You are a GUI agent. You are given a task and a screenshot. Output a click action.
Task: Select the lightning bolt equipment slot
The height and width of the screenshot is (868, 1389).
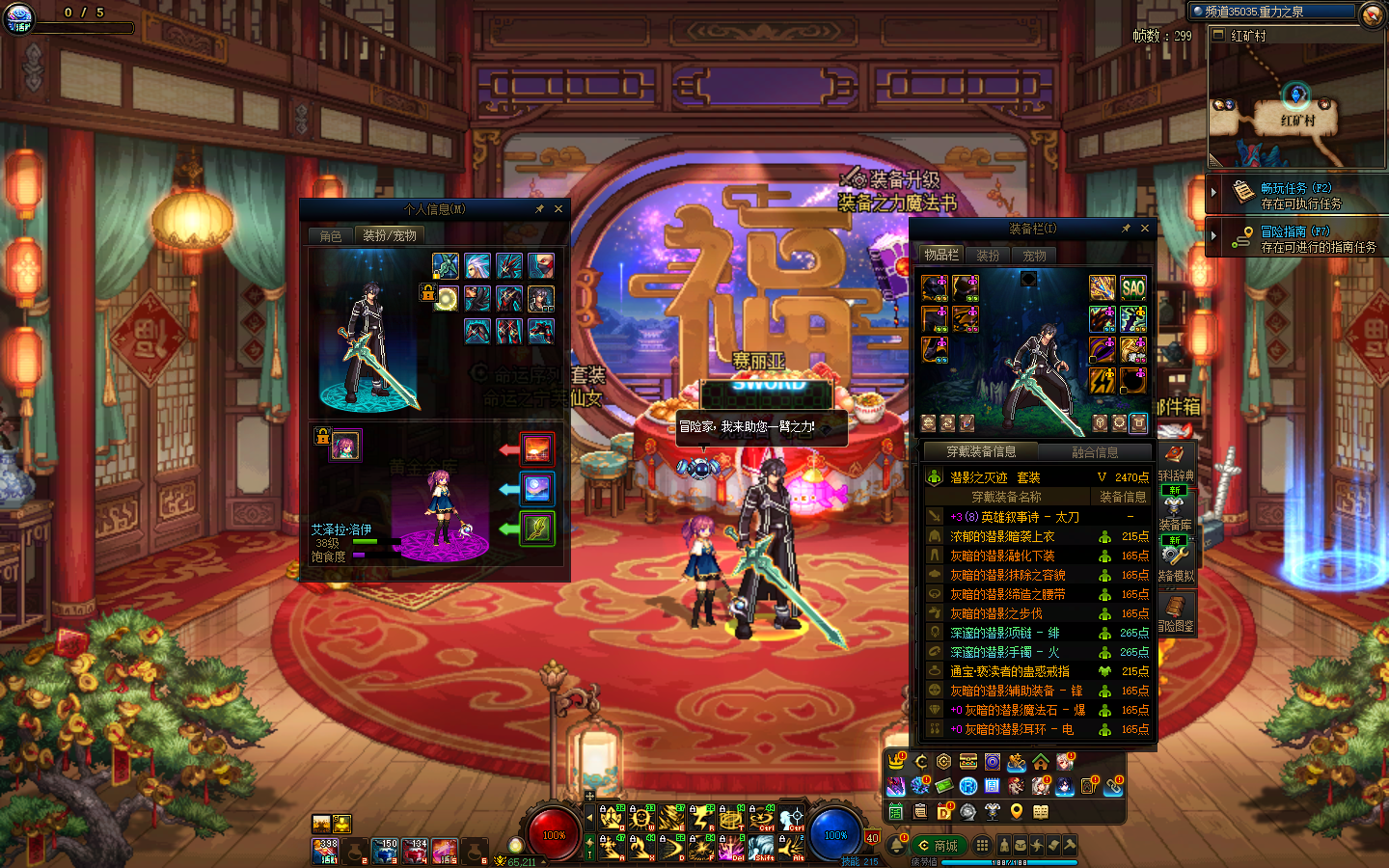click(x=1103, y=381)
